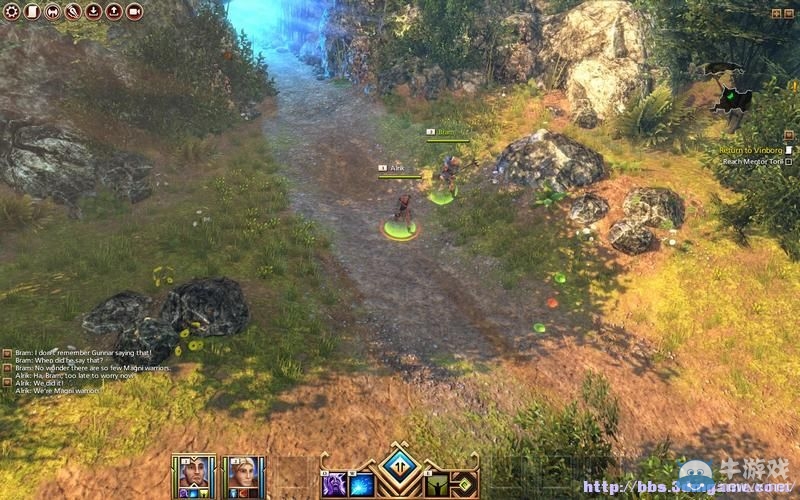Click the green diamond ability slot
800x500 pixels.
(463, 484)
